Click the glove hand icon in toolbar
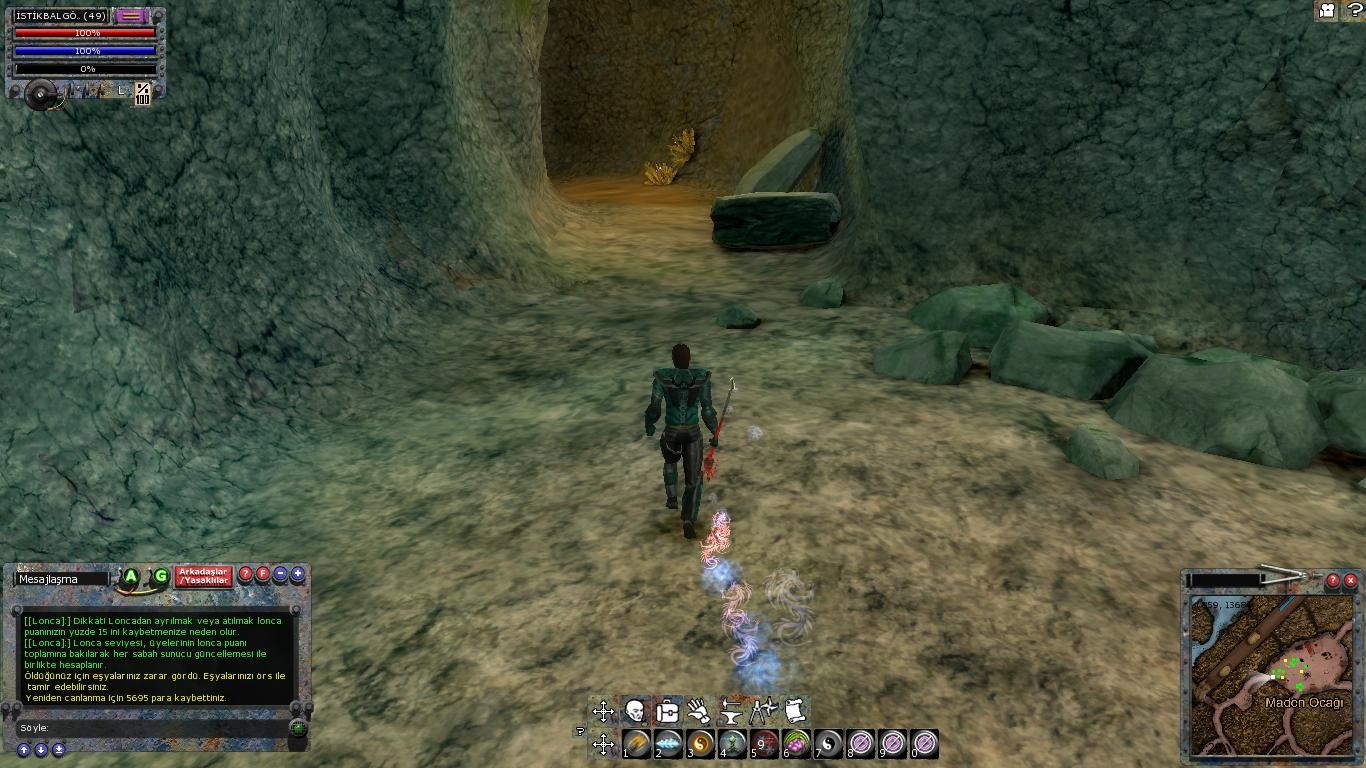This screenshot has width=1366, height=768. tap(699, 711)
